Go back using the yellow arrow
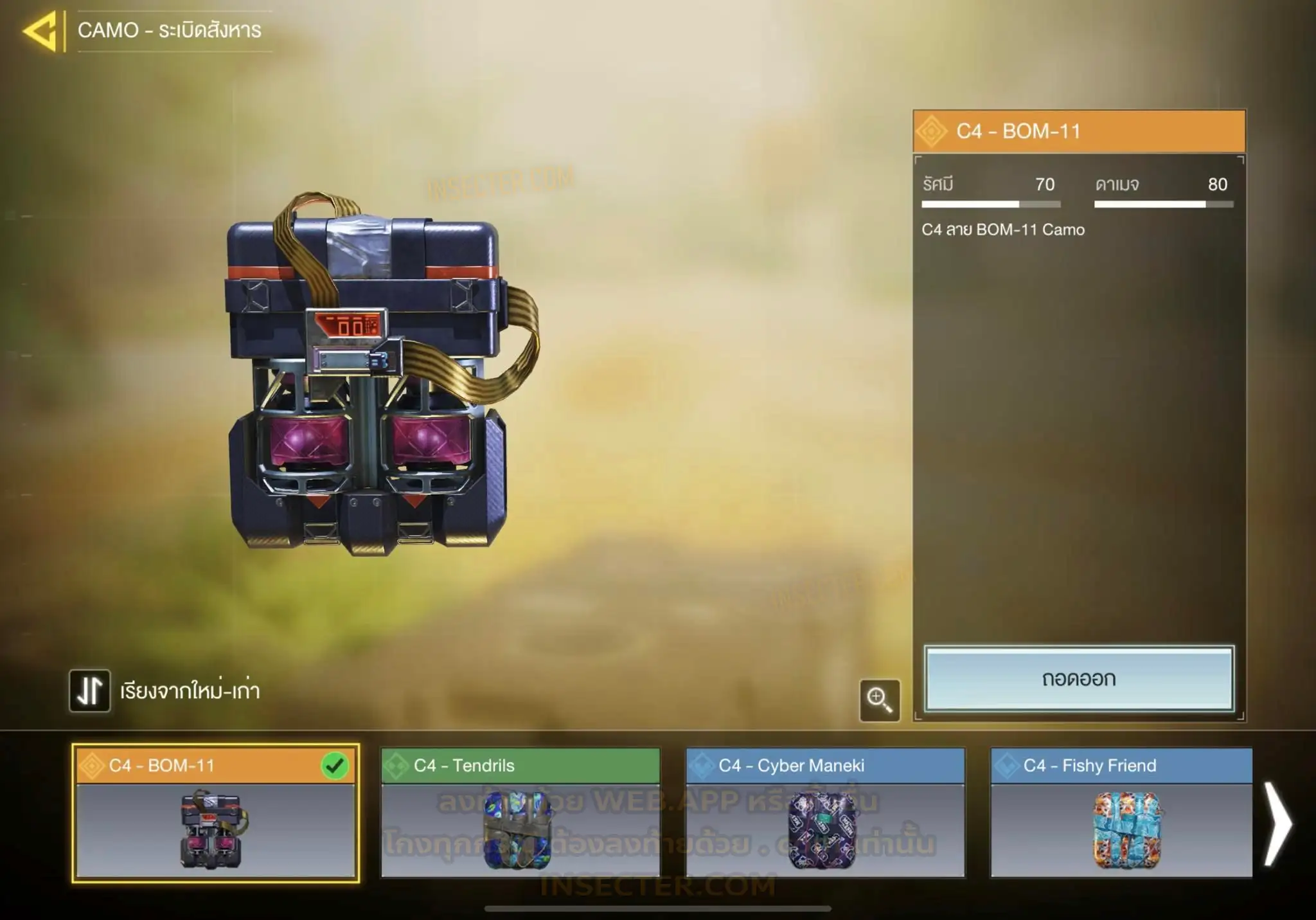 coord(41,30)
